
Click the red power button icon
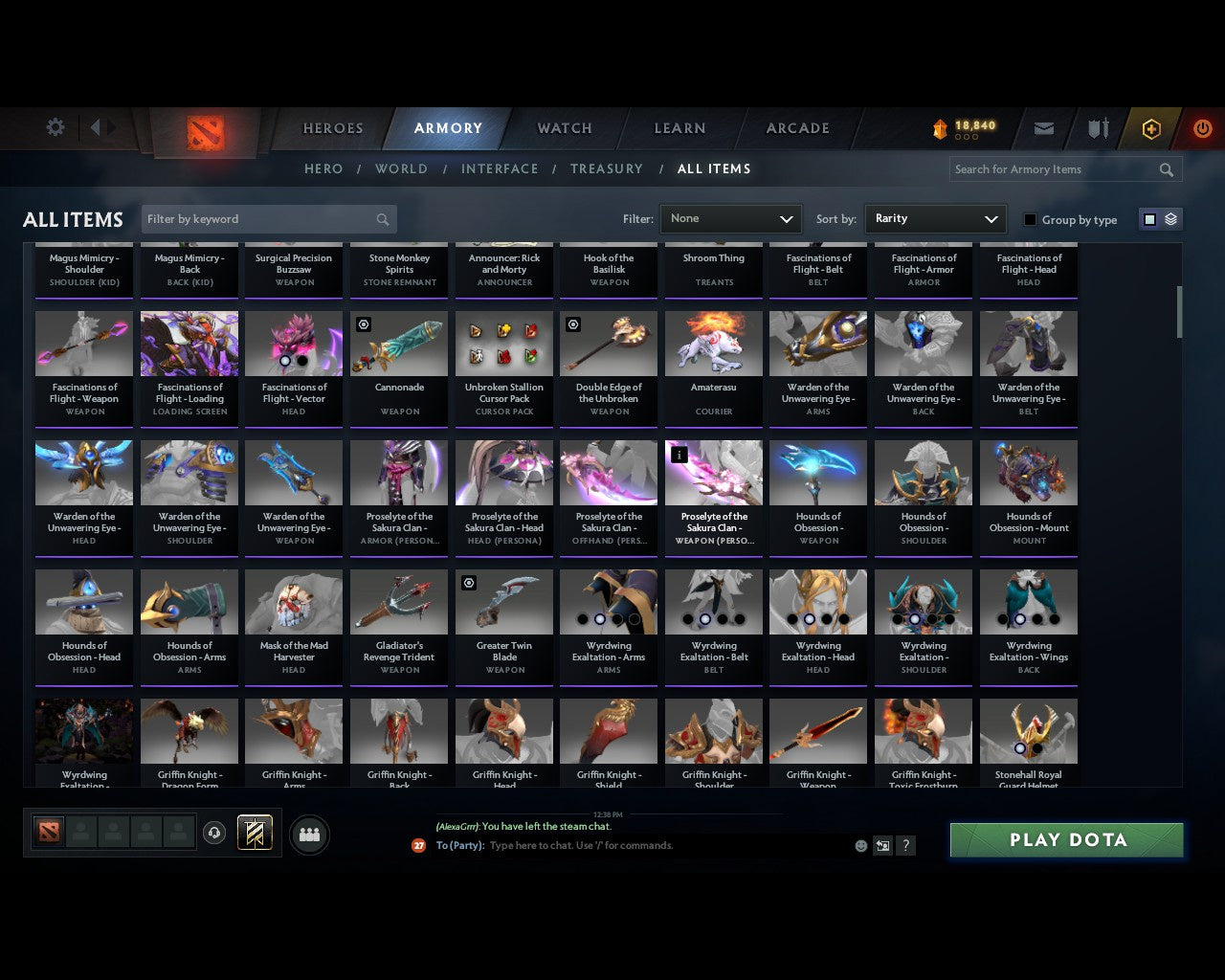pyautogui.click(x=1202, y=127)
